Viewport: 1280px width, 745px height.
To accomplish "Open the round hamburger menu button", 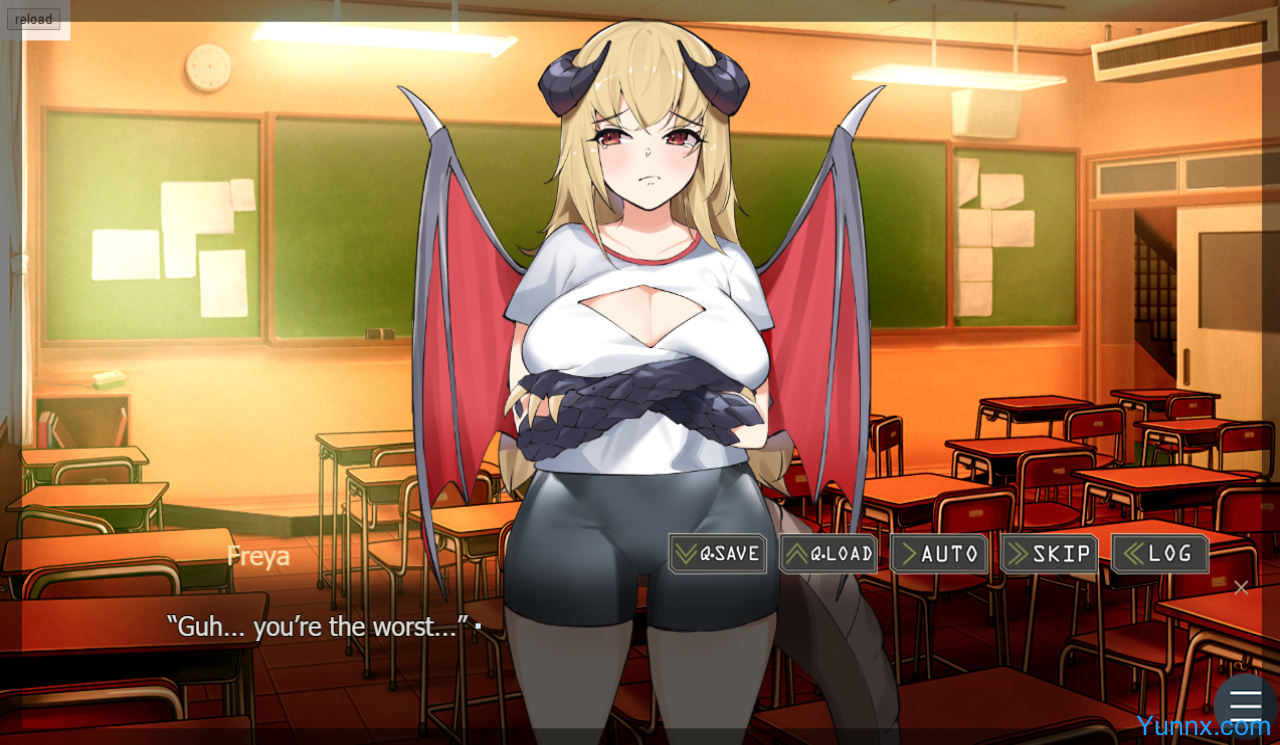I will click(1245, 704).
